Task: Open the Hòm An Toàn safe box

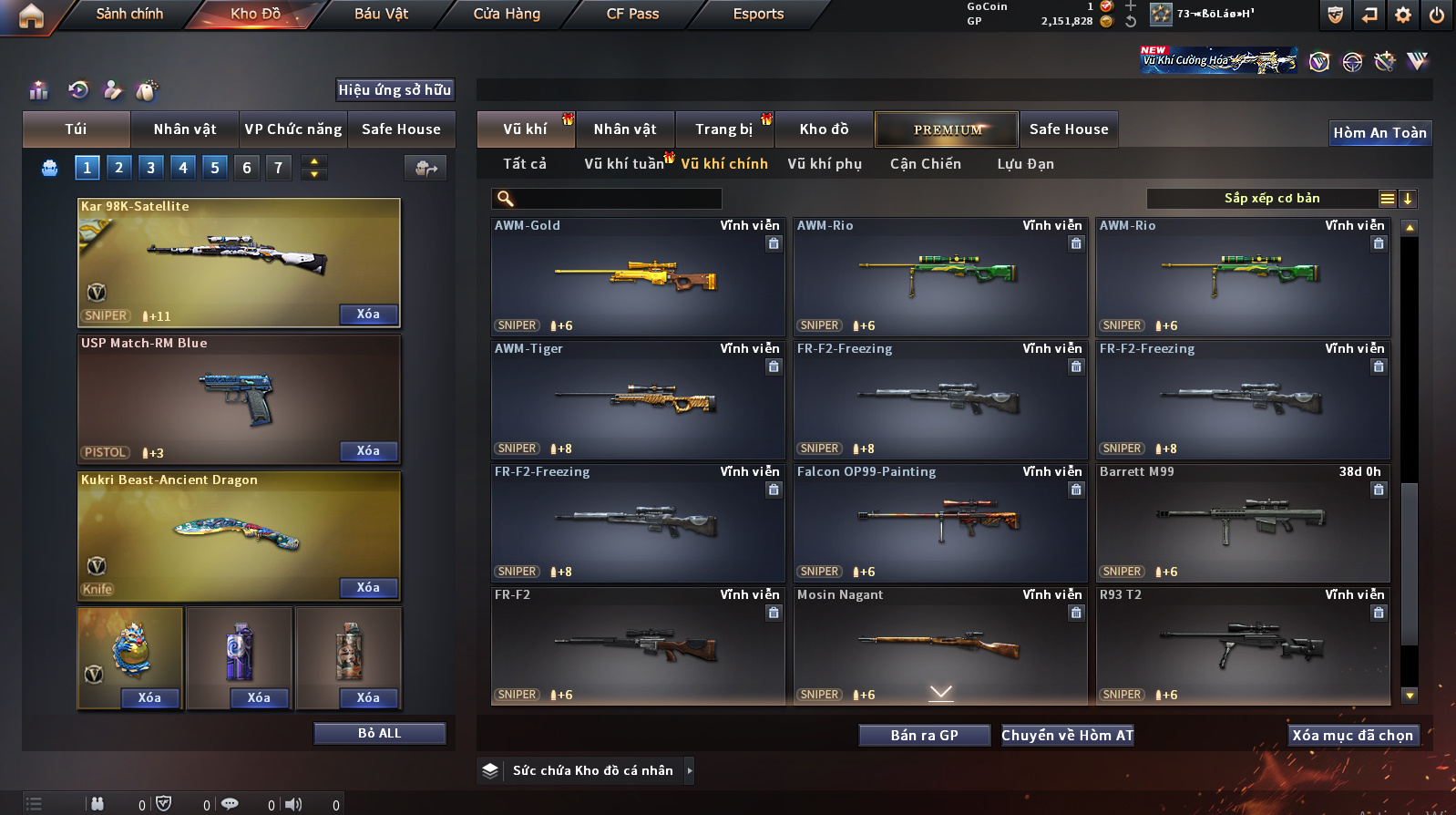Action: point(1379,133)
